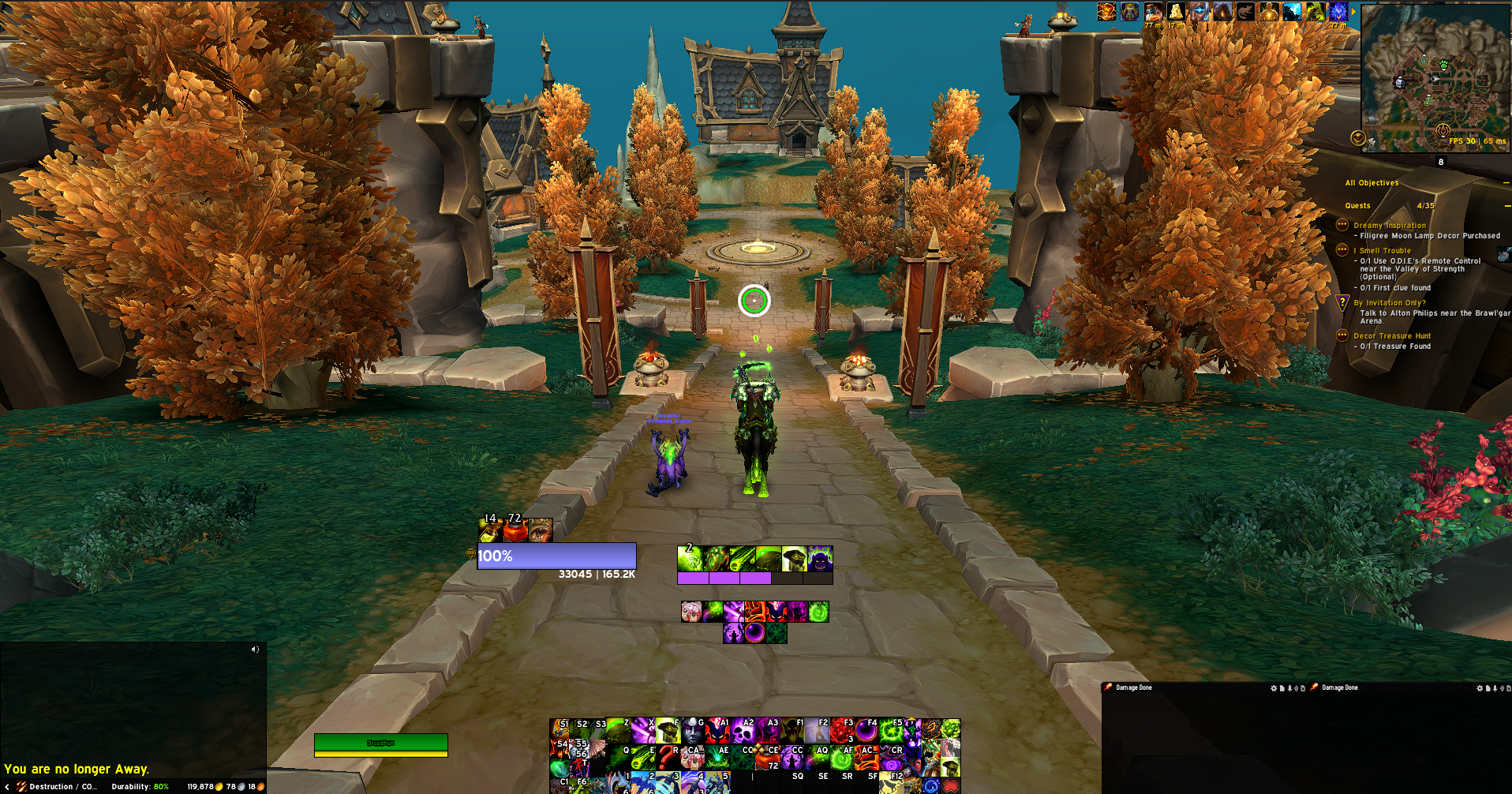This screenshot has width=1512, height=794.
Task: Use the I Smell Trouble quest item
Action: click(x=1503, y=254)
